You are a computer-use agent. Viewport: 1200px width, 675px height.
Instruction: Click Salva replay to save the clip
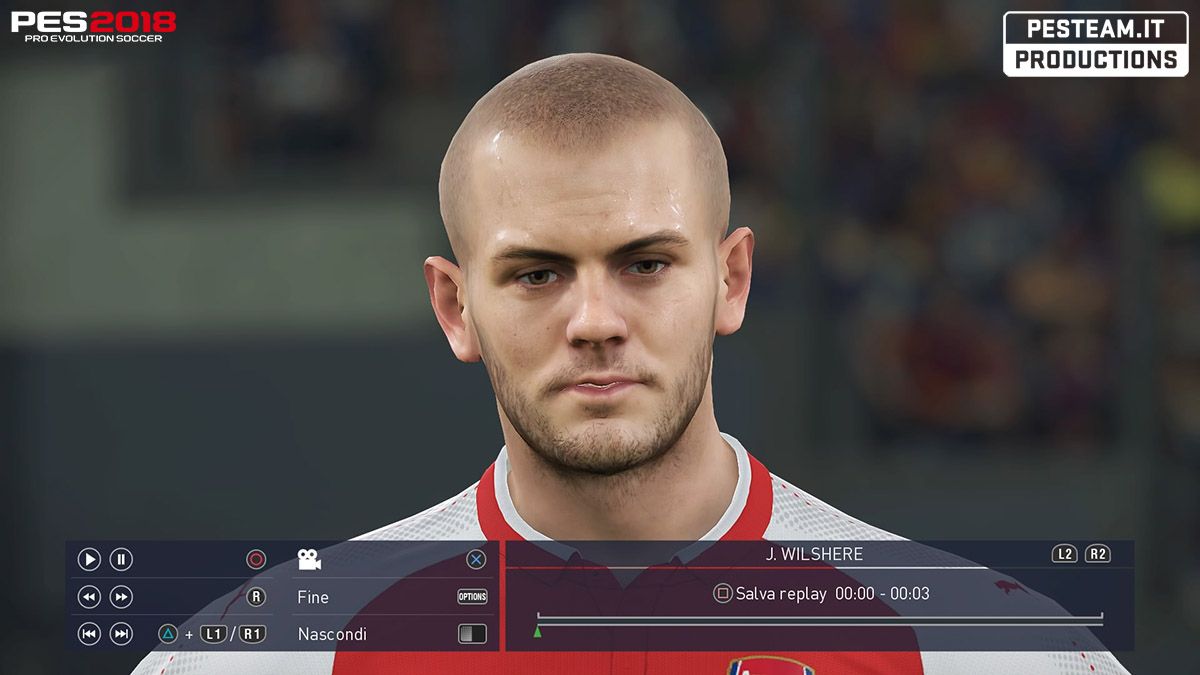780,594
